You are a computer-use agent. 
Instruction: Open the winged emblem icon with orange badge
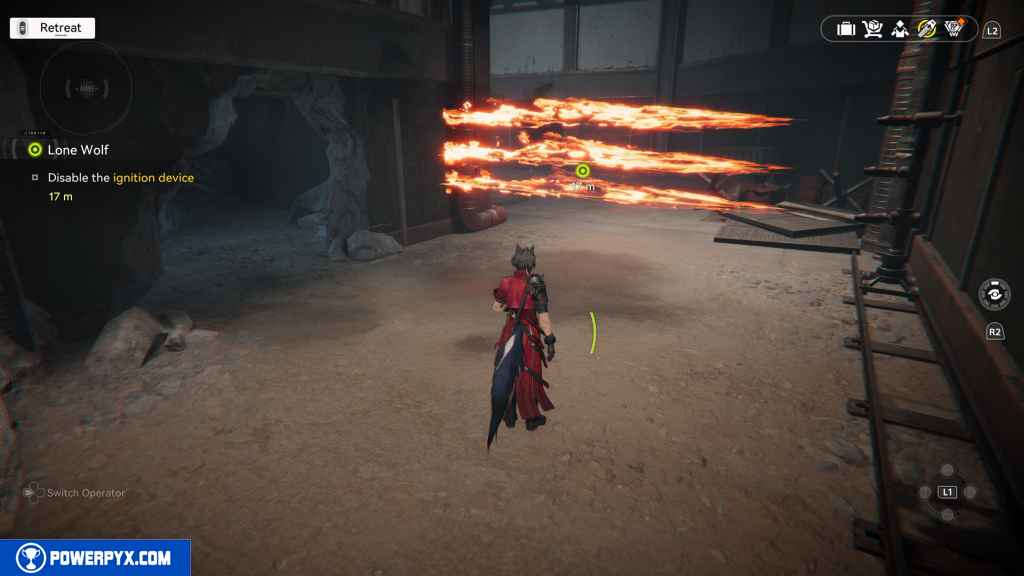point(954,29)
